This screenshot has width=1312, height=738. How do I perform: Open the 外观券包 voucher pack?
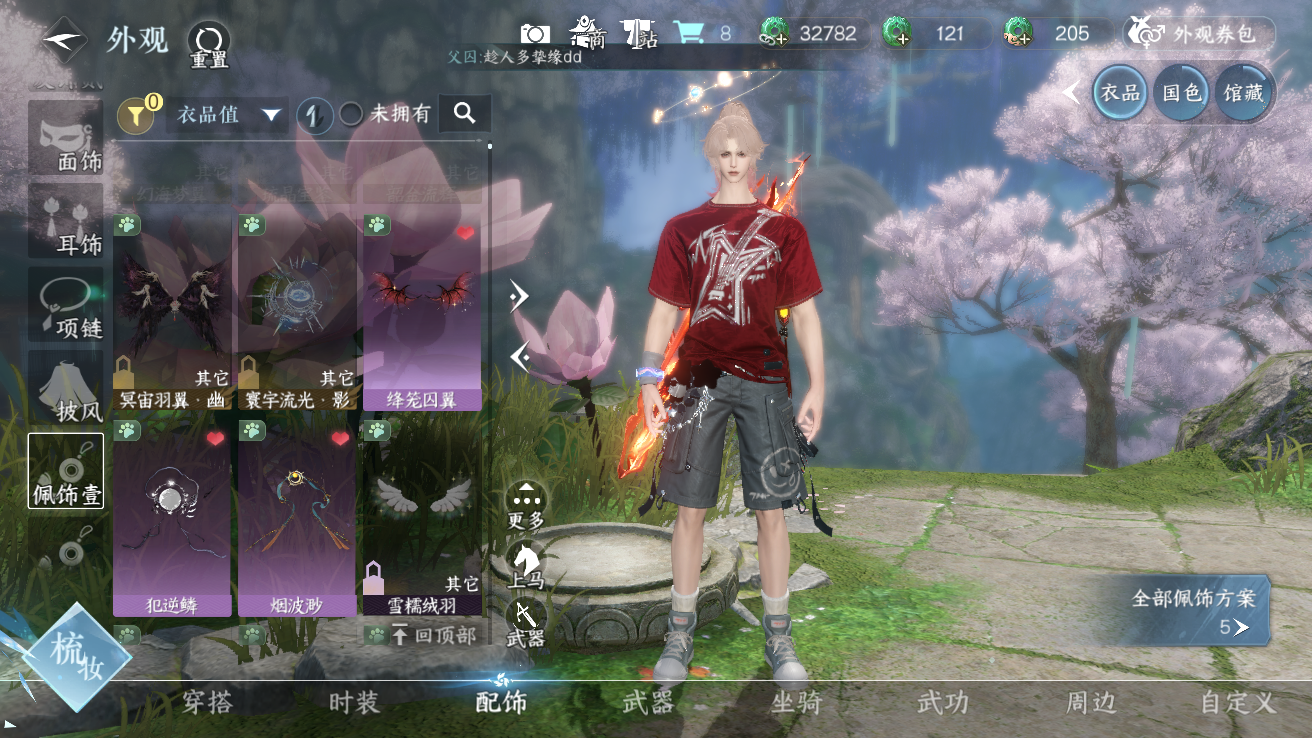tap(1199, 33)
